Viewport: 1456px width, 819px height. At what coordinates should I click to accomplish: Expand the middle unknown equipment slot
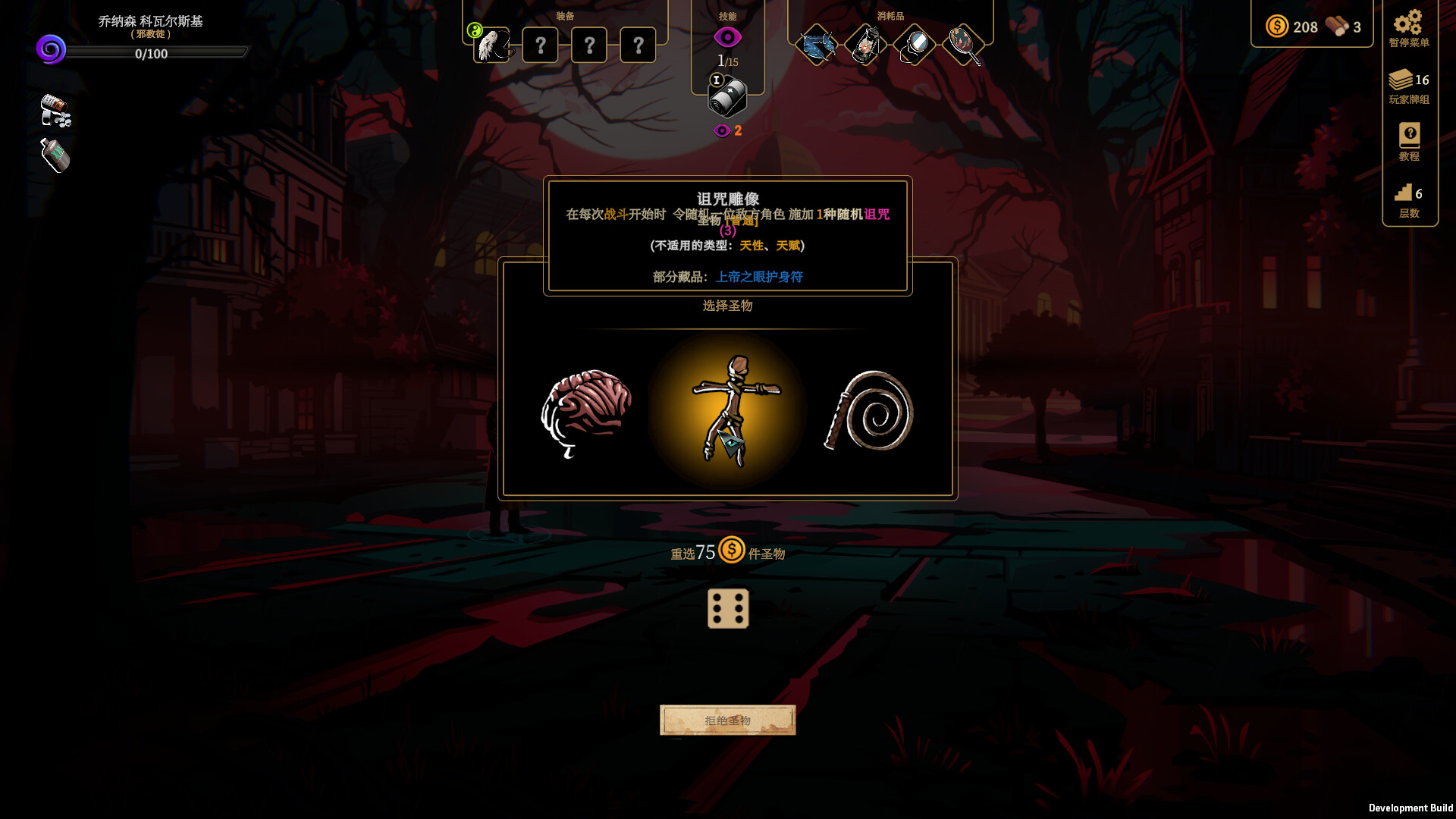pos(589,45)
